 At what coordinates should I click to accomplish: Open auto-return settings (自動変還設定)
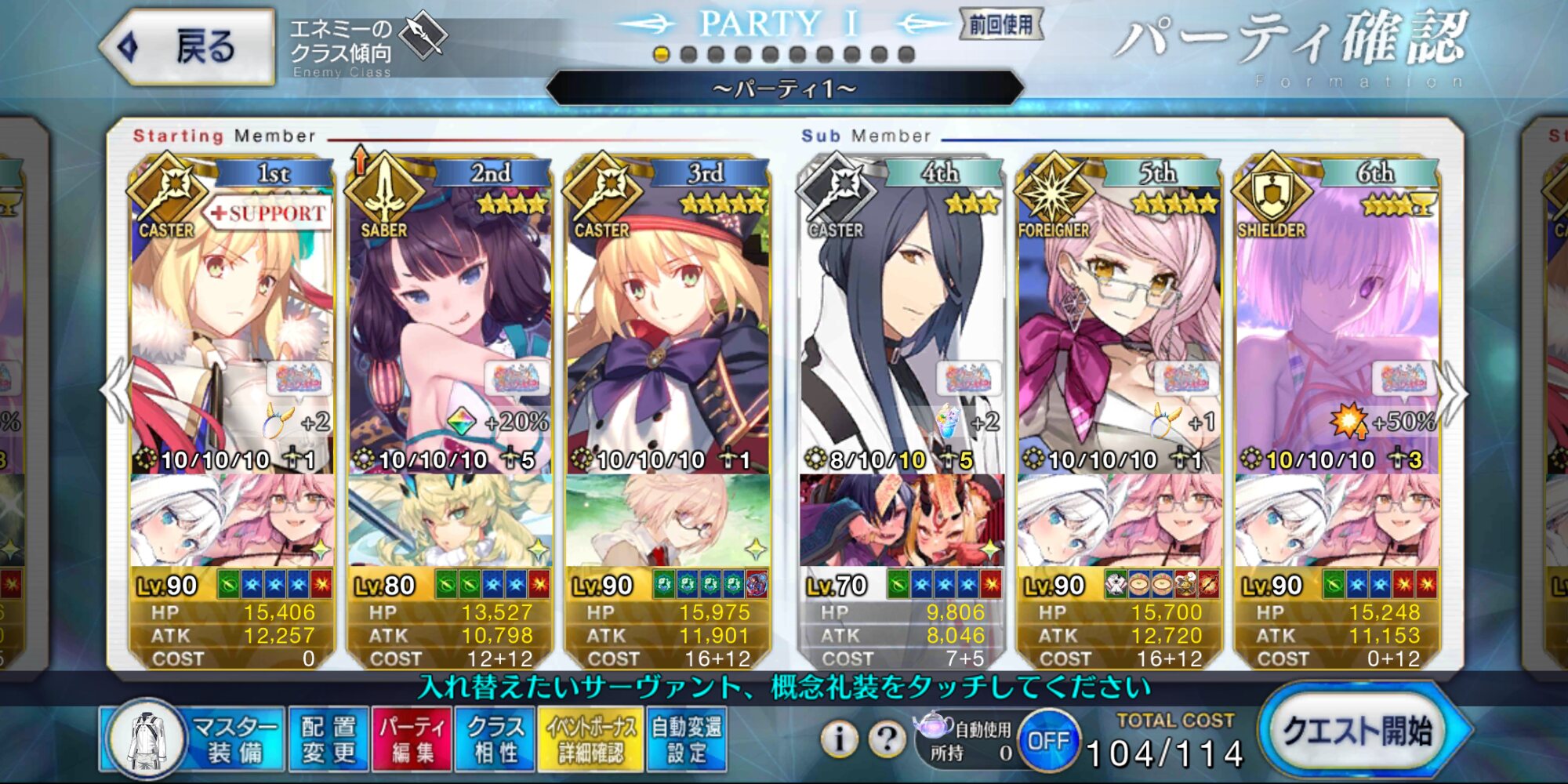[x=687, y=739]
